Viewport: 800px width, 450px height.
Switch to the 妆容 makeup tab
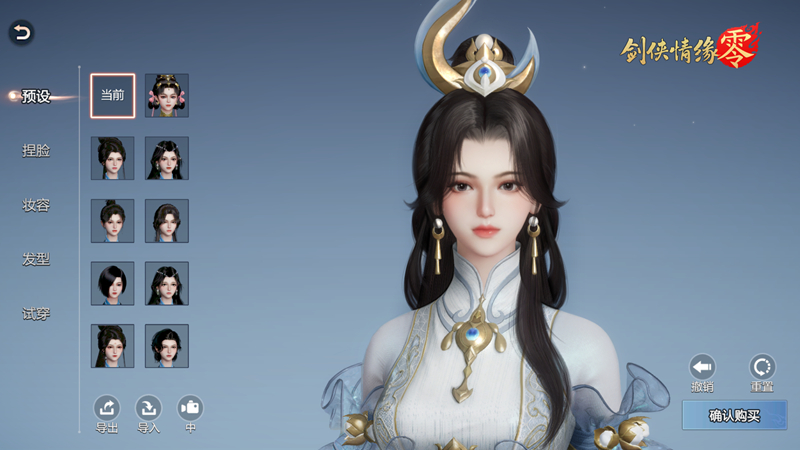tap(36, 205)
